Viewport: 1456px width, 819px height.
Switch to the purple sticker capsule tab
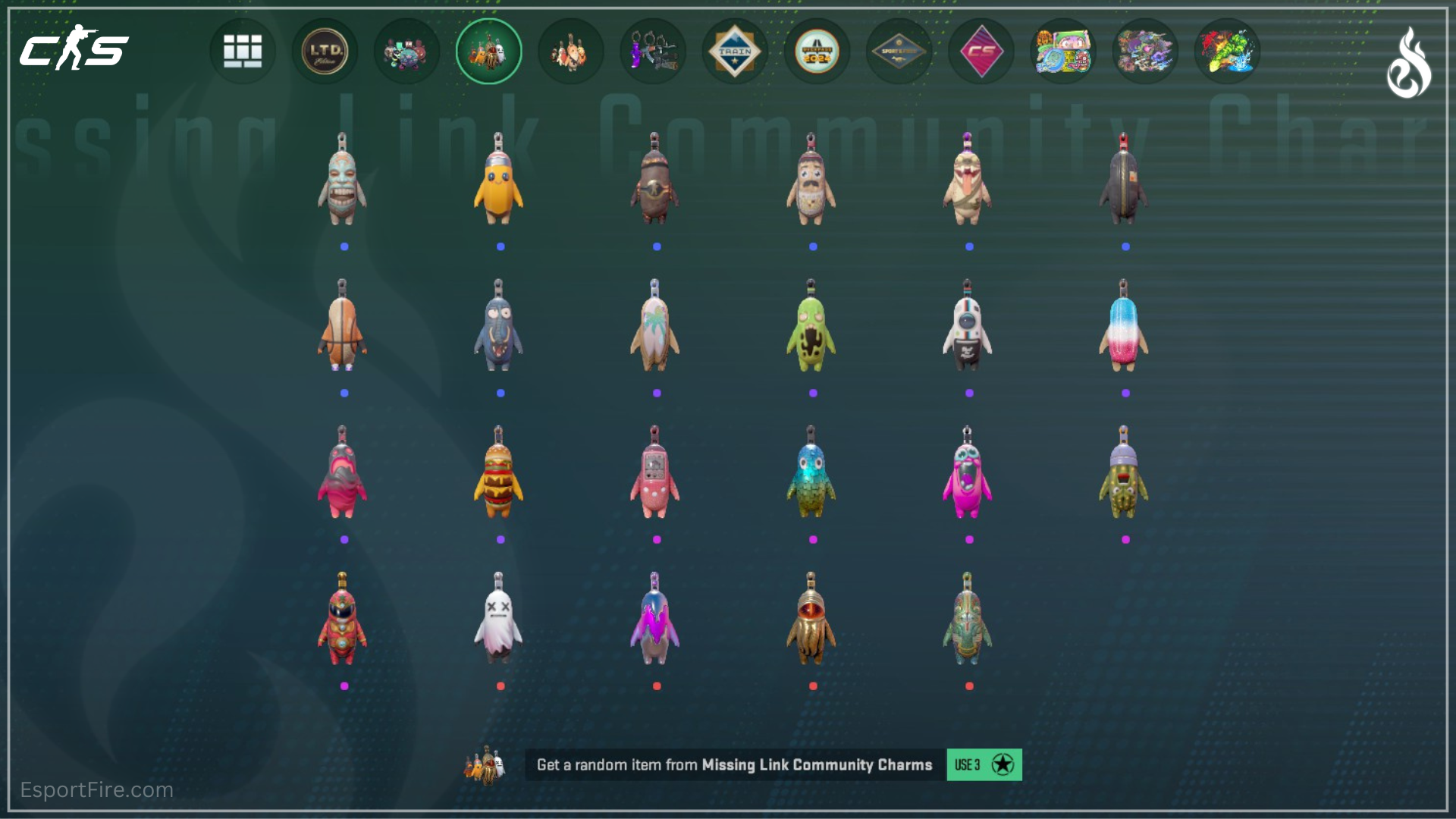[x=1145, y=50]
